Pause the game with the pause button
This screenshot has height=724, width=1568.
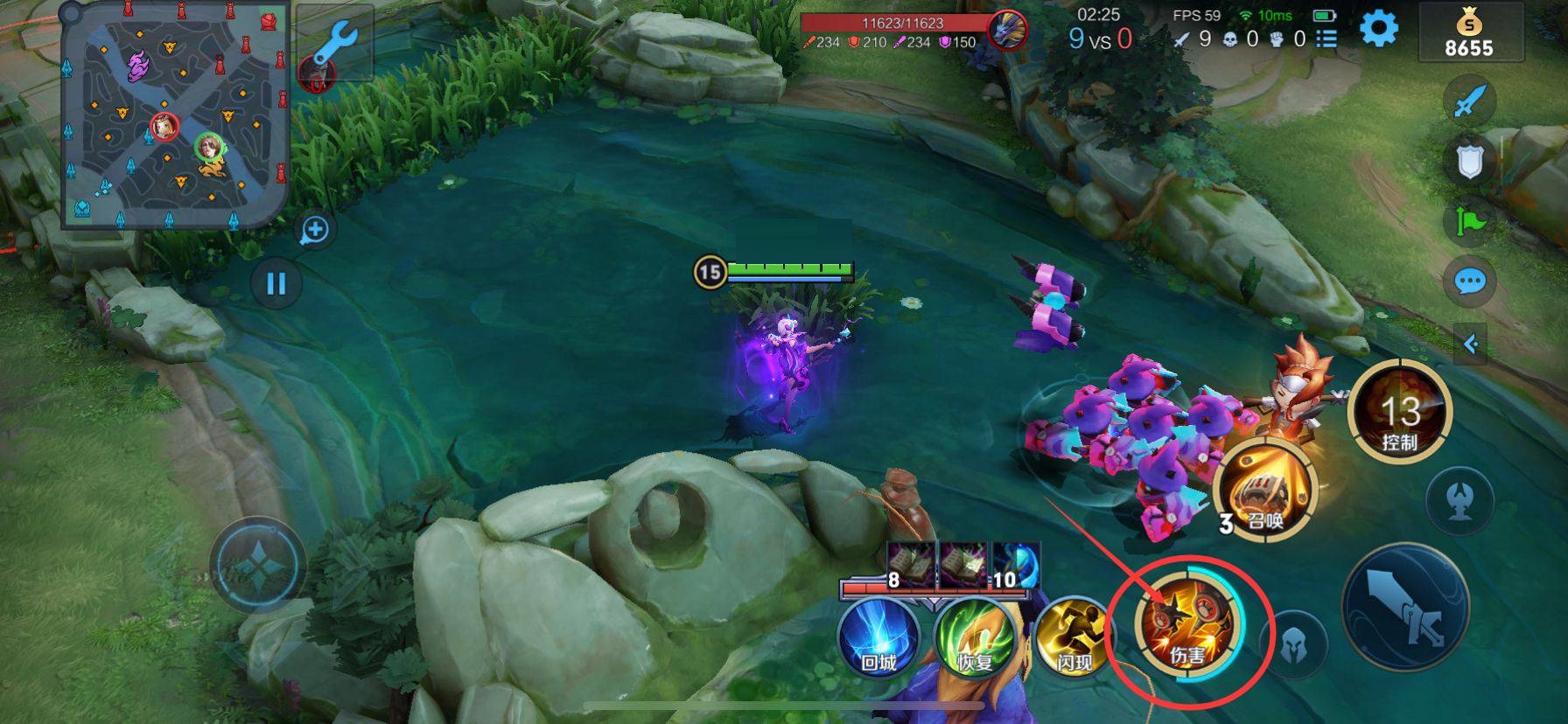click(276, 283)
